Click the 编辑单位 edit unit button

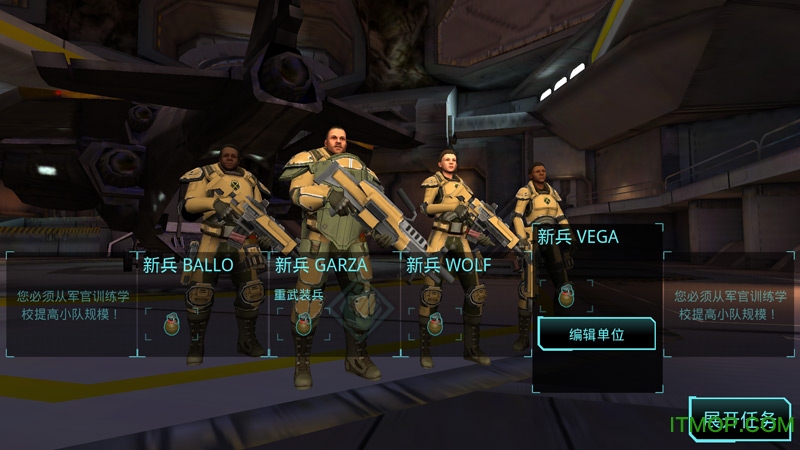pyautogui.click(x=596, y=334)
